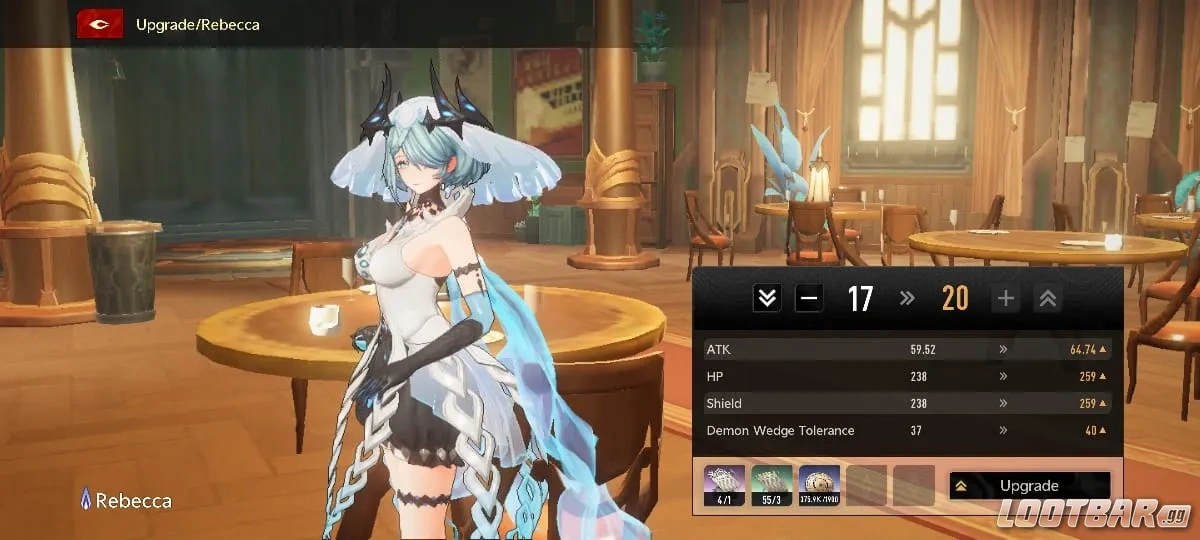1200x540 pixels.
Task: Set target level to minimum with double-down arrows
Action: coord(767,298)
